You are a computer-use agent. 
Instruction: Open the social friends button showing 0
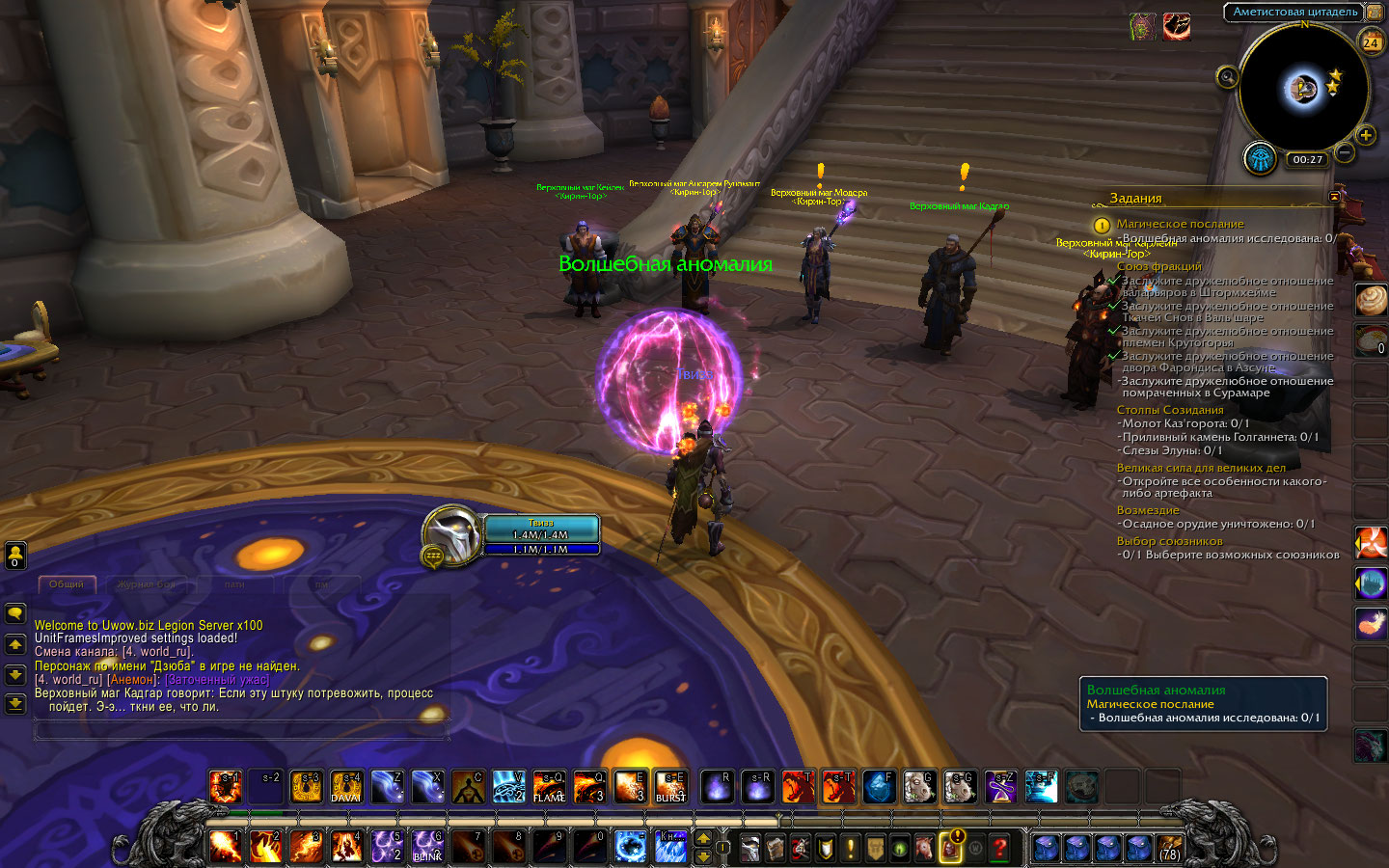pos(15,555)
